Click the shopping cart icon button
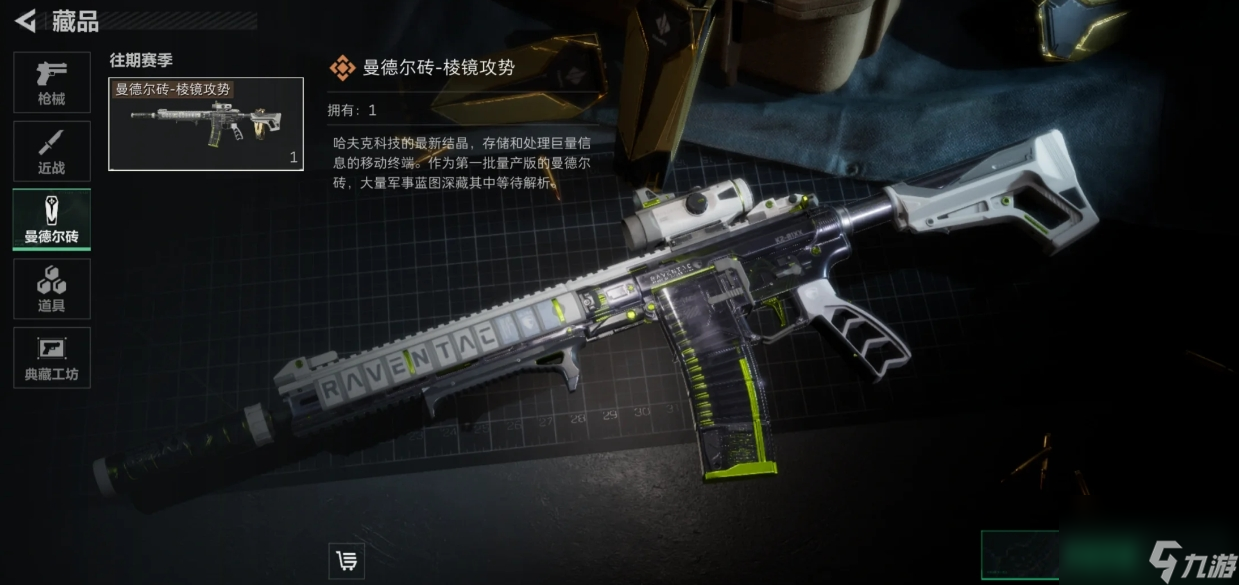This screenshot has height=585, width=1239. click(346, 561)
